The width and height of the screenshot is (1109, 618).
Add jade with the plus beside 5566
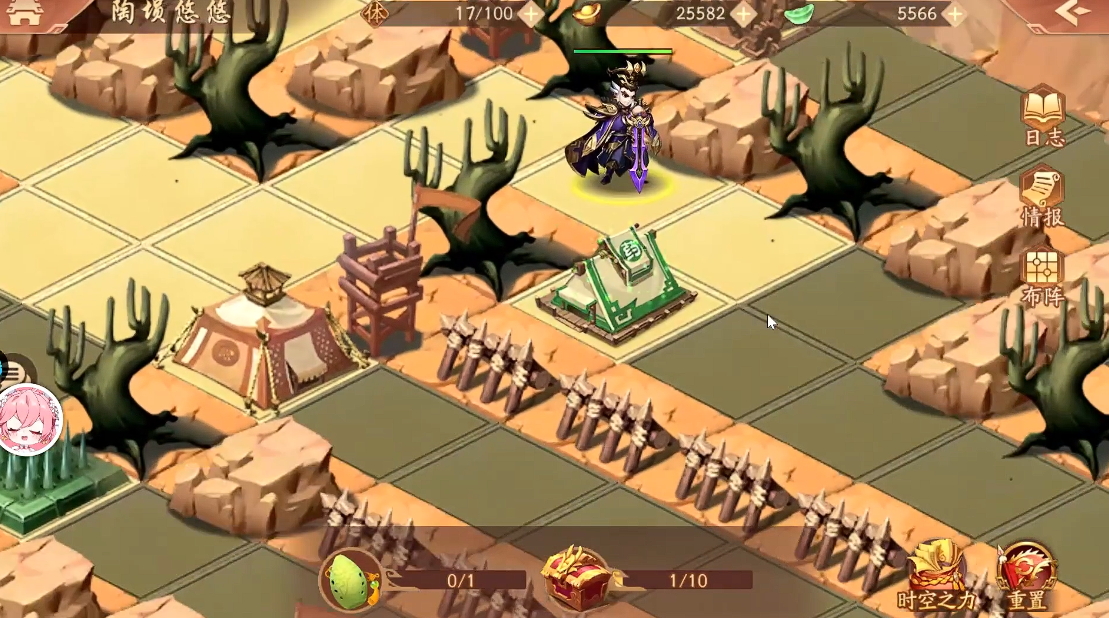(x=955, y=14)
